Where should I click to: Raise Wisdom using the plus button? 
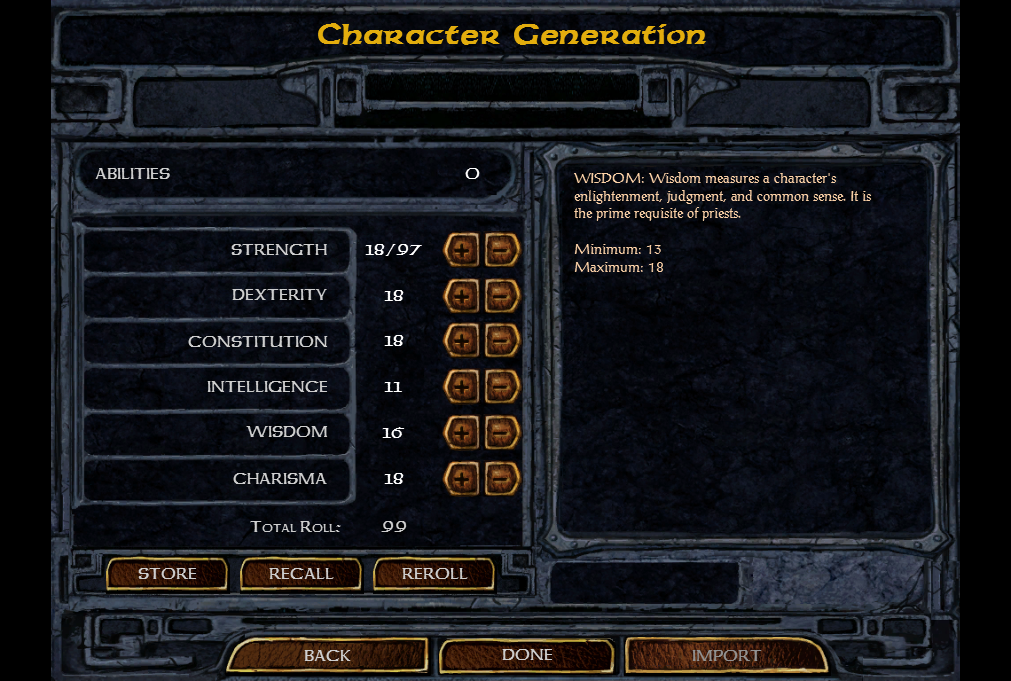point(462,433)
